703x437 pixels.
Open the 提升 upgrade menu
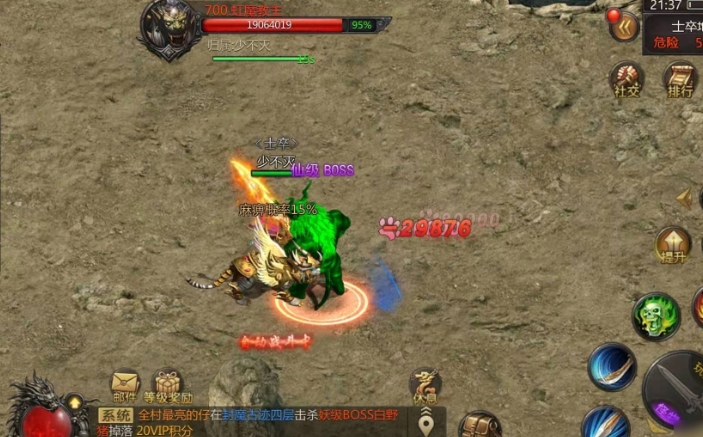pyautogui.click(x=673, y=246)
